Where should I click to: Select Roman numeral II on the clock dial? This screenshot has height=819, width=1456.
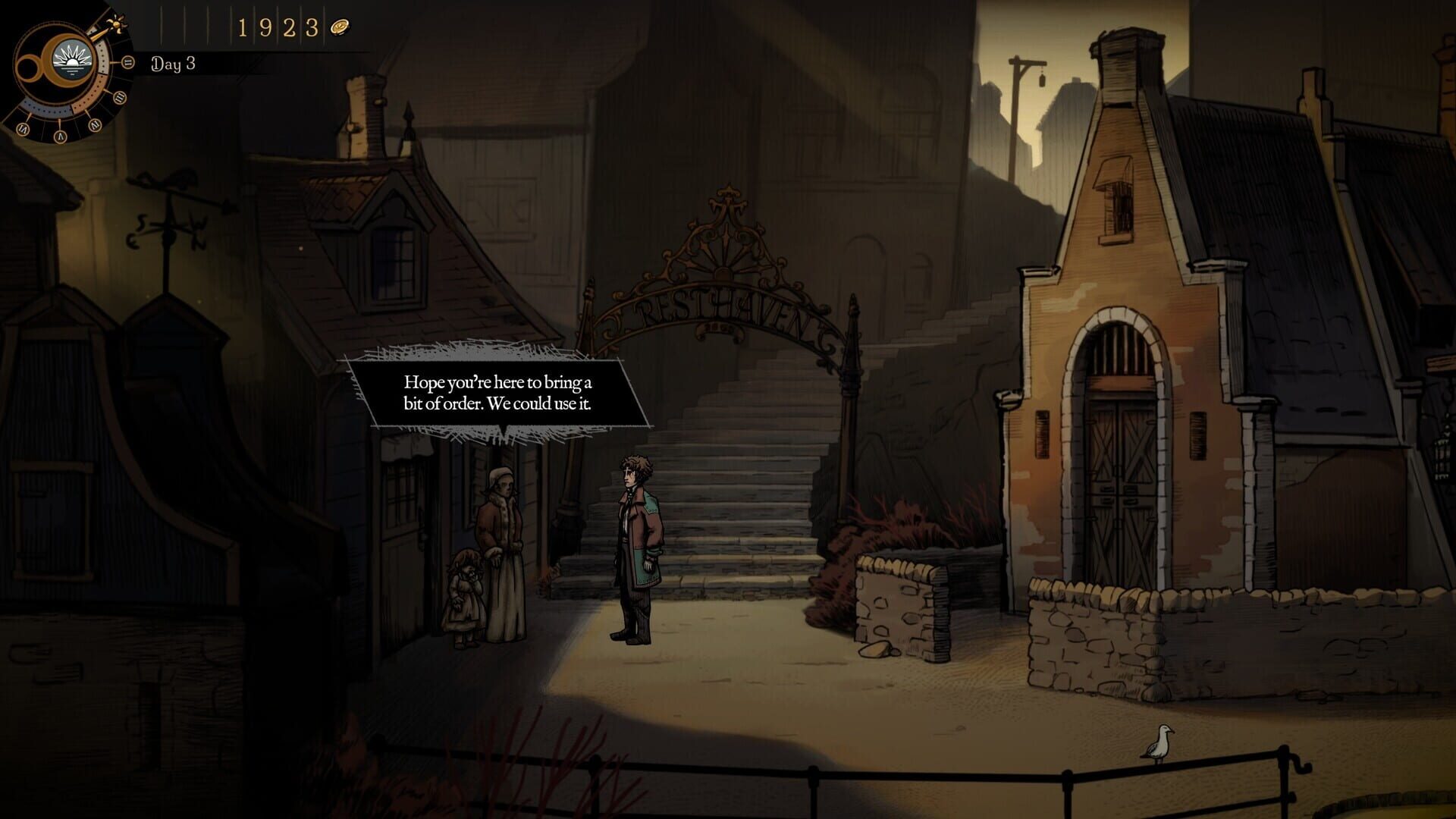(127, 61)
